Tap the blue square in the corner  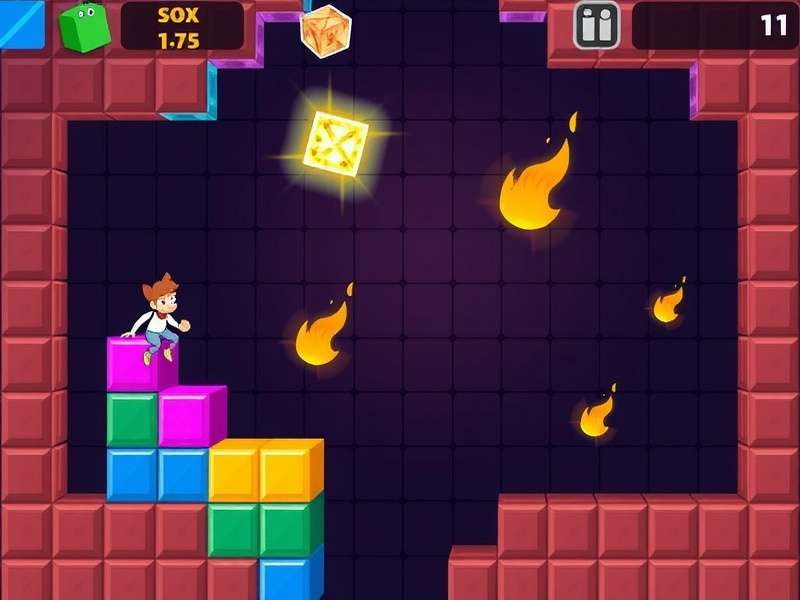click(x=21, y=23)
